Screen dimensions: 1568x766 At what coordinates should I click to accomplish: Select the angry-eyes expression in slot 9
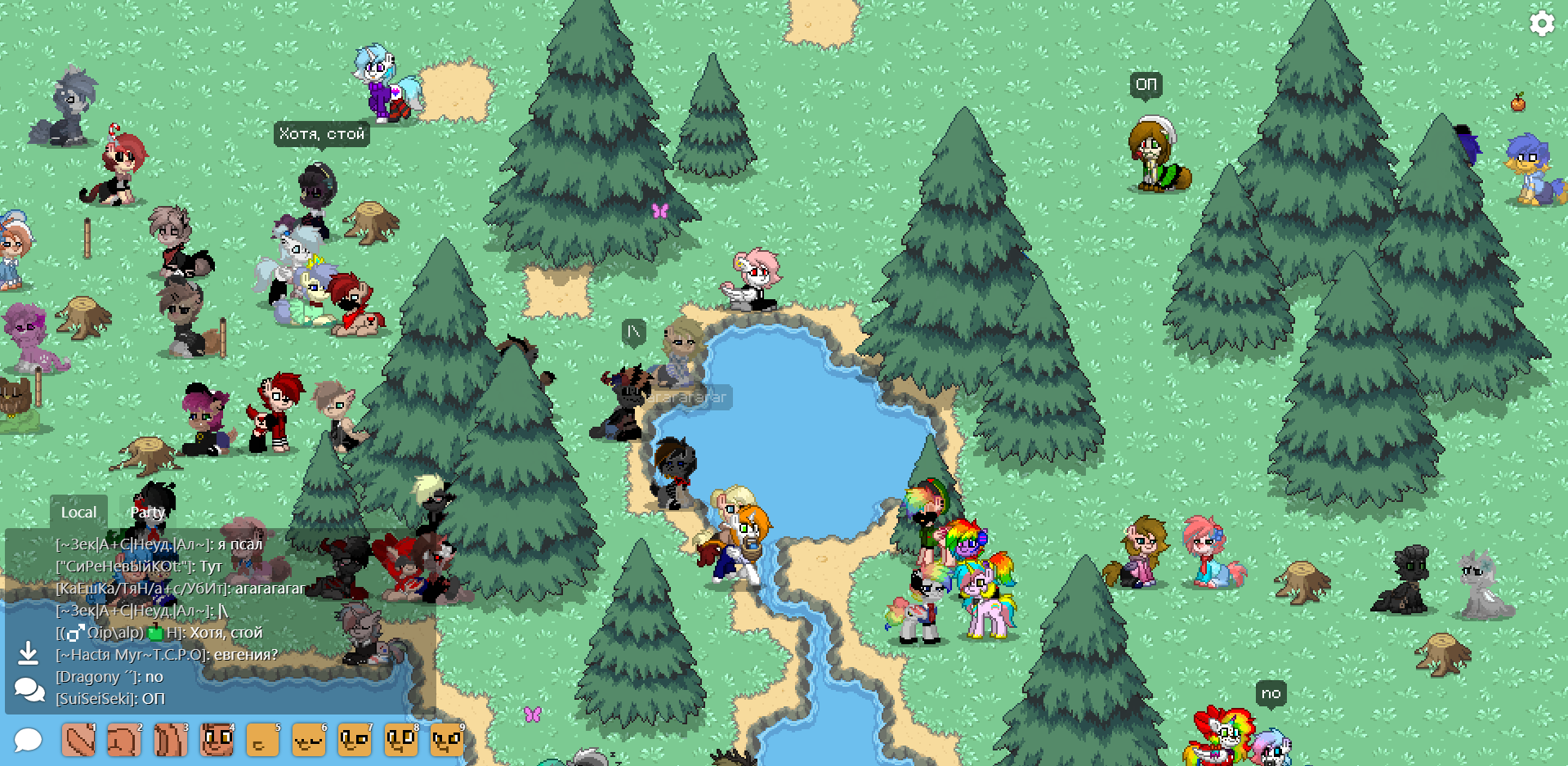(x=447, y=741)
